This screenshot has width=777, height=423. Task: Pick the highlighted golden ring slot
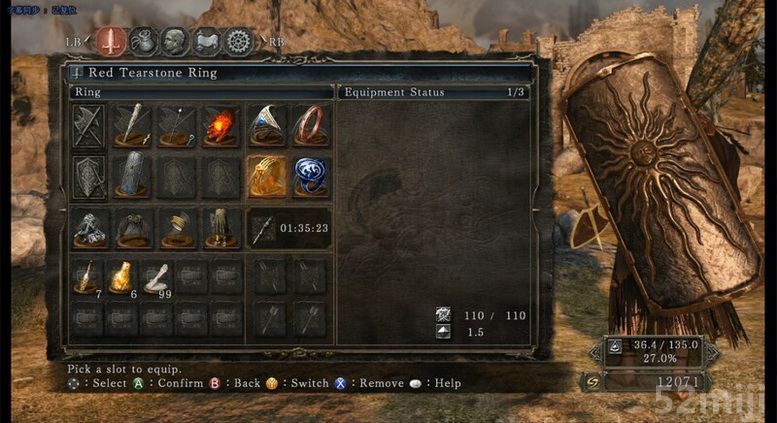point(266,177)
